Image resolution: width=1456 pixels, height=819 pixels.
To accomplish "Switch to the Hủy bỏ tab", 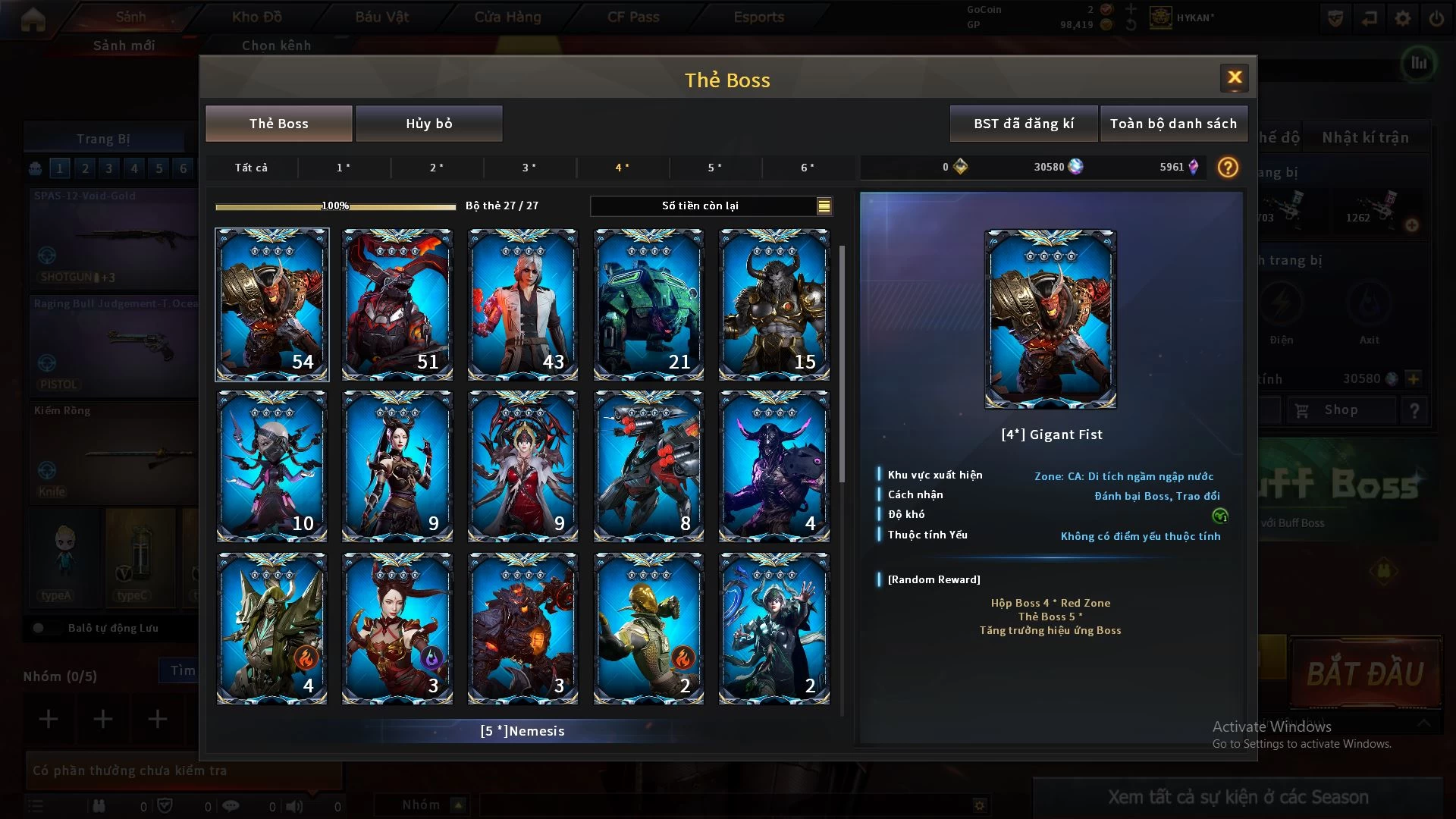I will (x=428, y=124).
